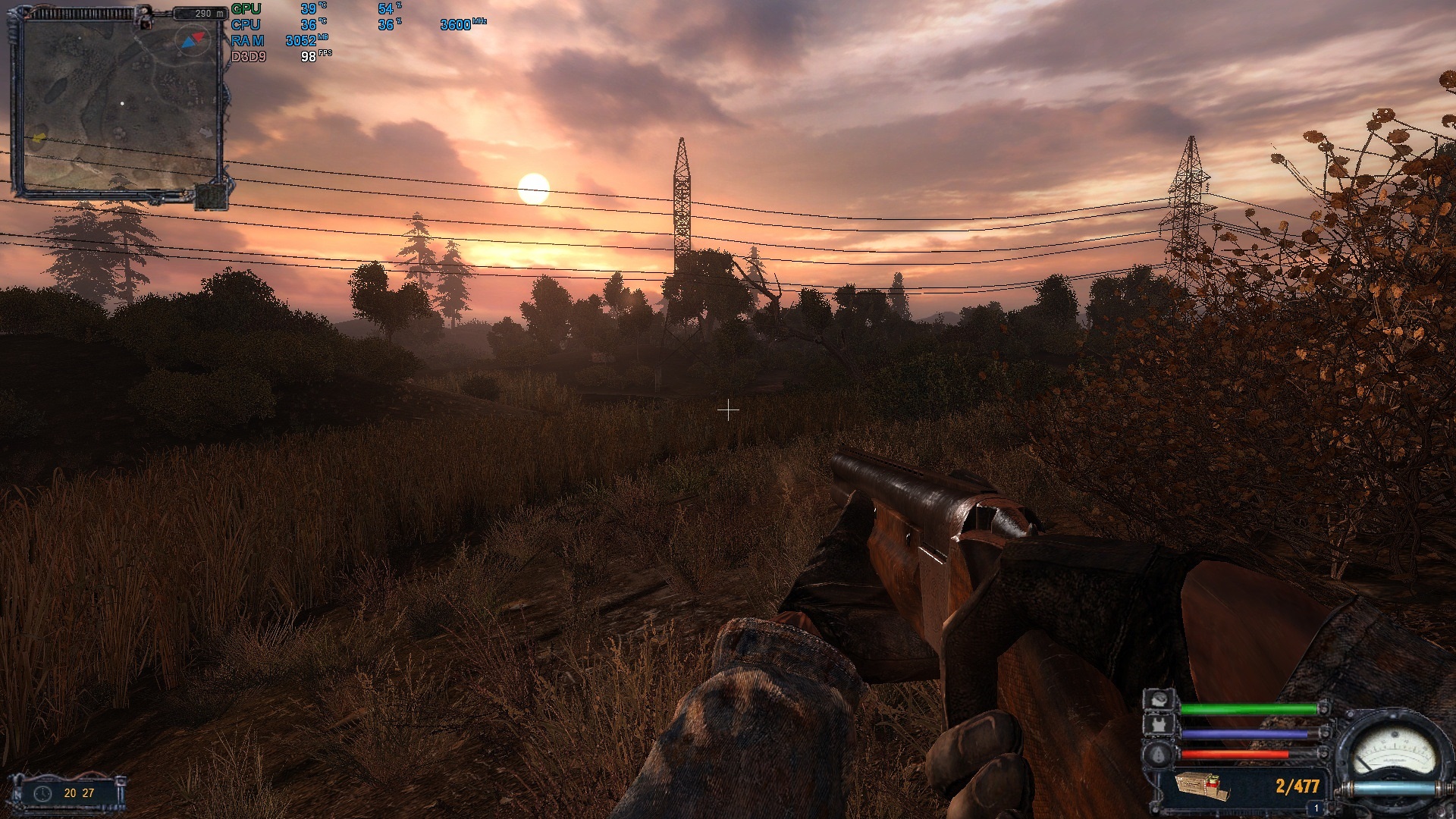Click the in-game clock panel
This screenshot has height=819, width=1456.
(x=67, y=793)
